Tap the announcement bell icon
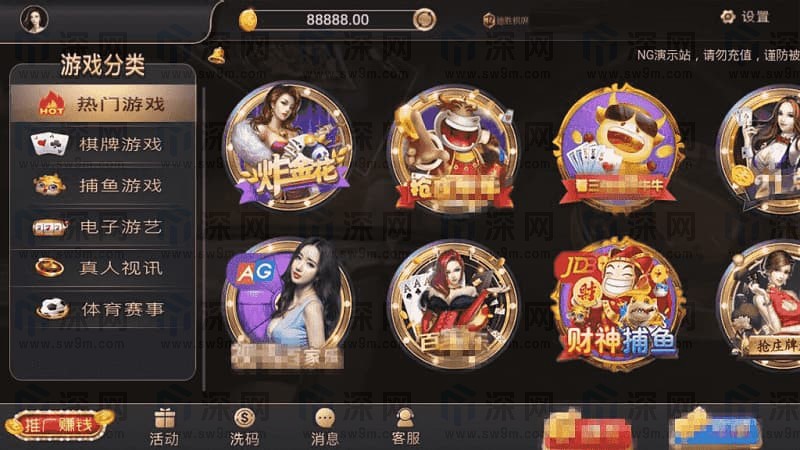This screenshot has width=800, height=450. pyautogui.click(x=216, y=56)
